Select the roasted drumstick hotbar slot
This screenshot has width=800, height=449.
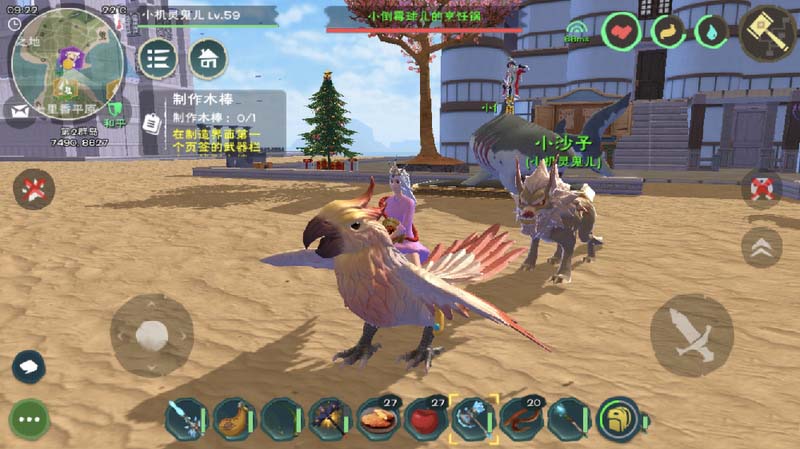pyautogui.click(x=234, y=419)
